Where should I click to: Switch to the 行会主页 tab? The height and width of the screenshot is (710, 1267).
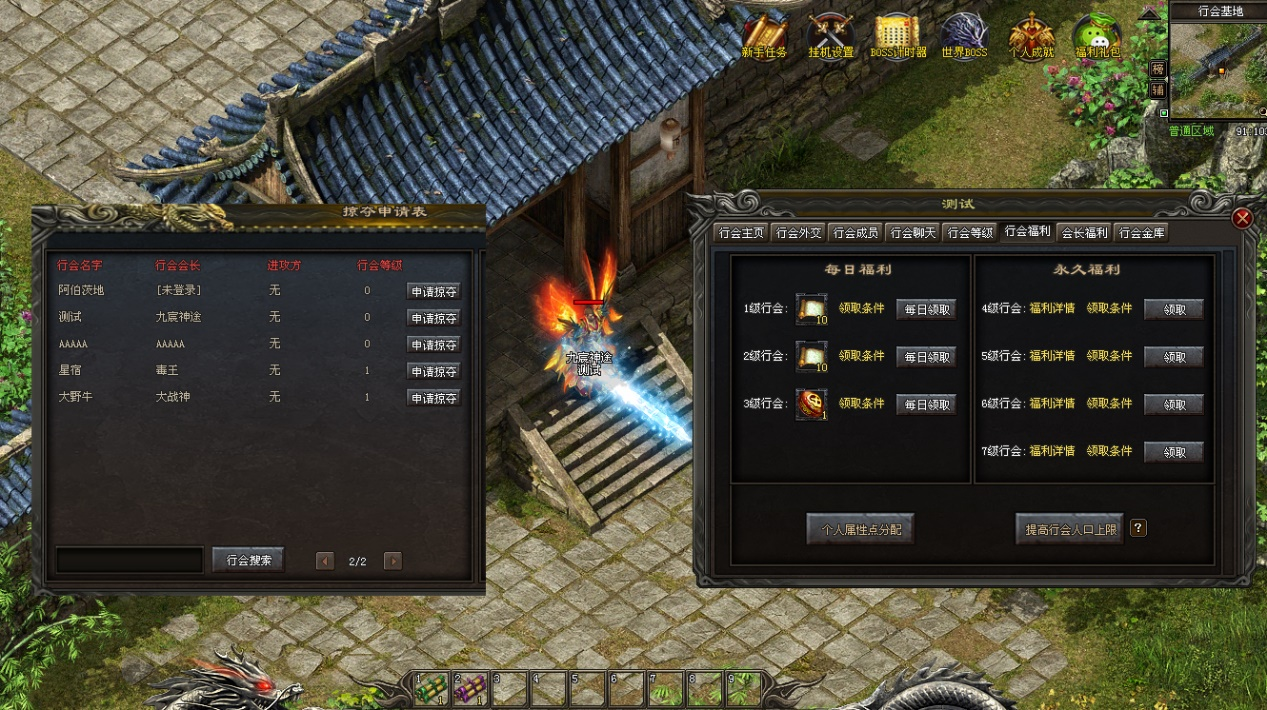(741, 233)
